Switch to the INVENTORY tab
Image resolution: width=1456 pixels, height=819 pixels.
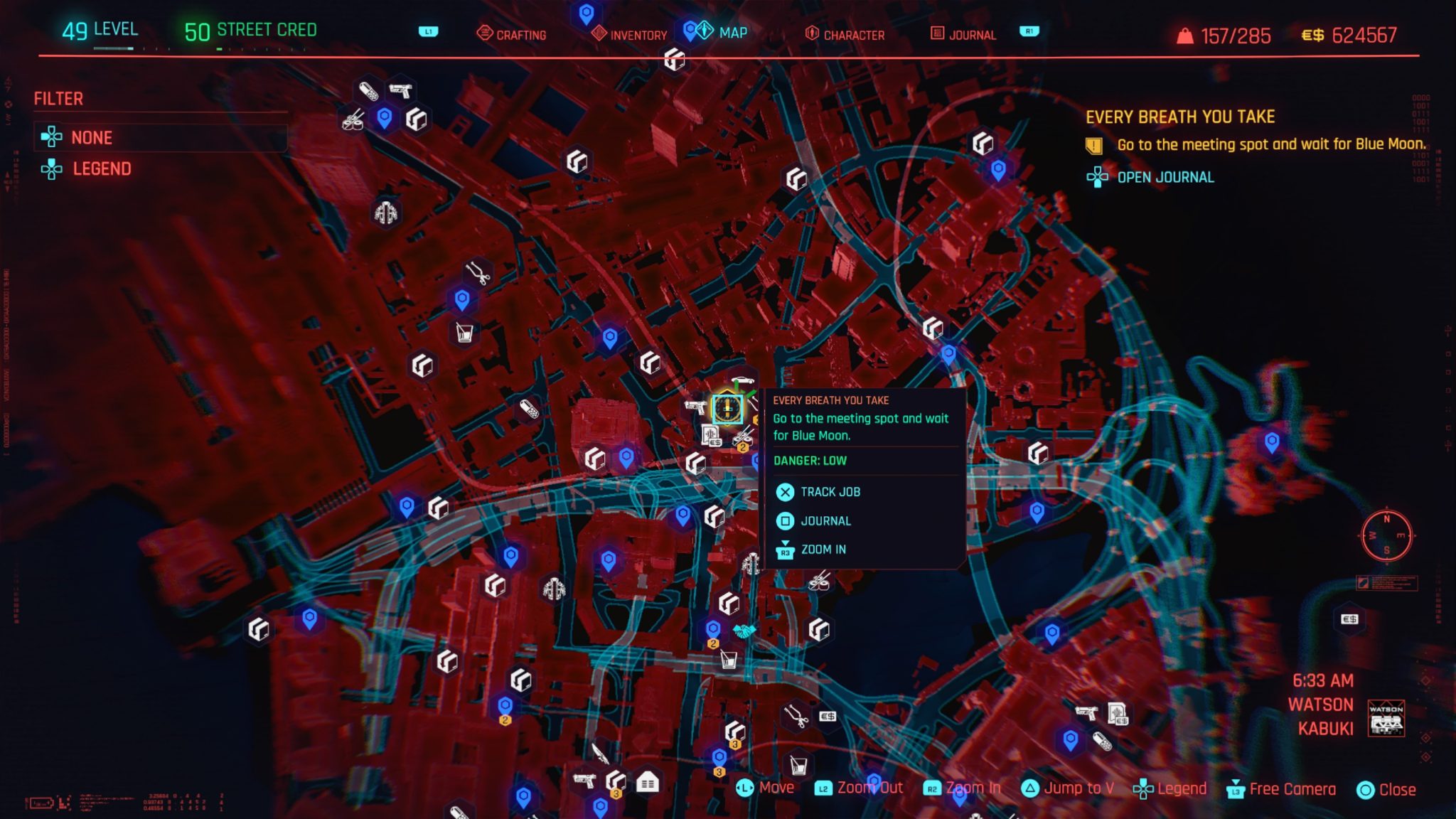coord(638,33)
